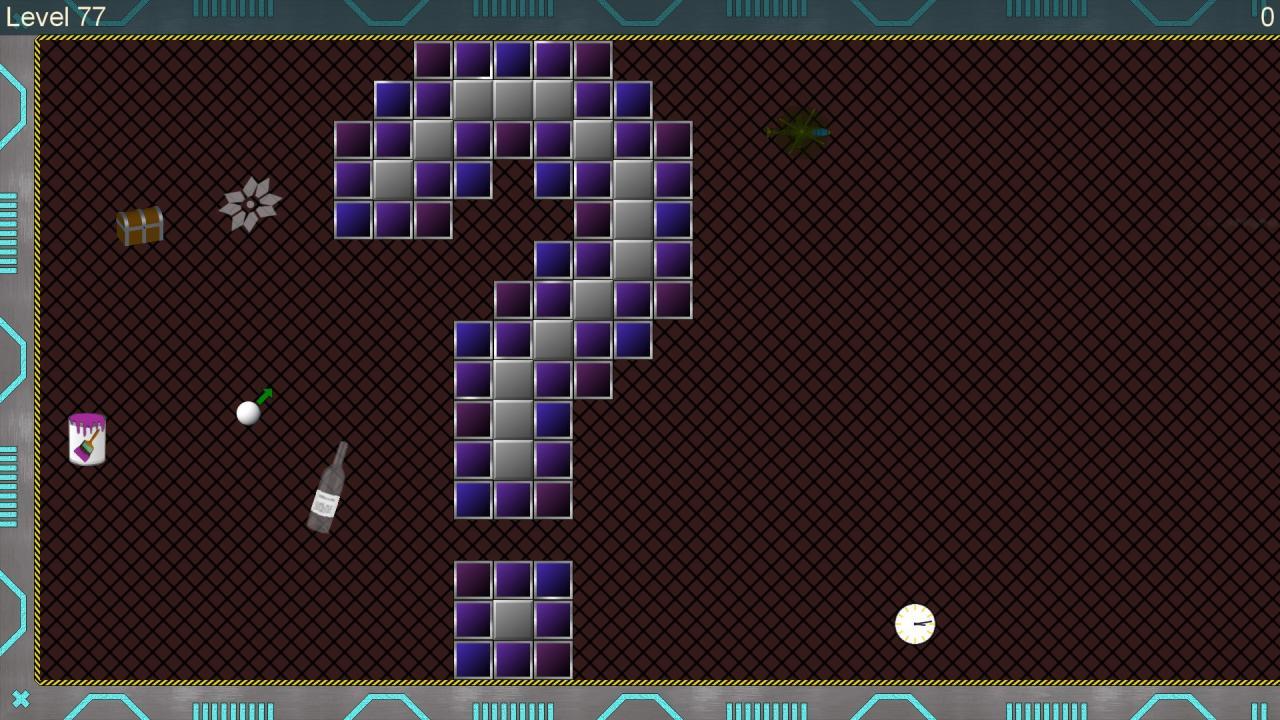The height and width of the screenshot is (720, 1280).
Task: Grab the purple paint bucket power-up
Action: (85, 440)
